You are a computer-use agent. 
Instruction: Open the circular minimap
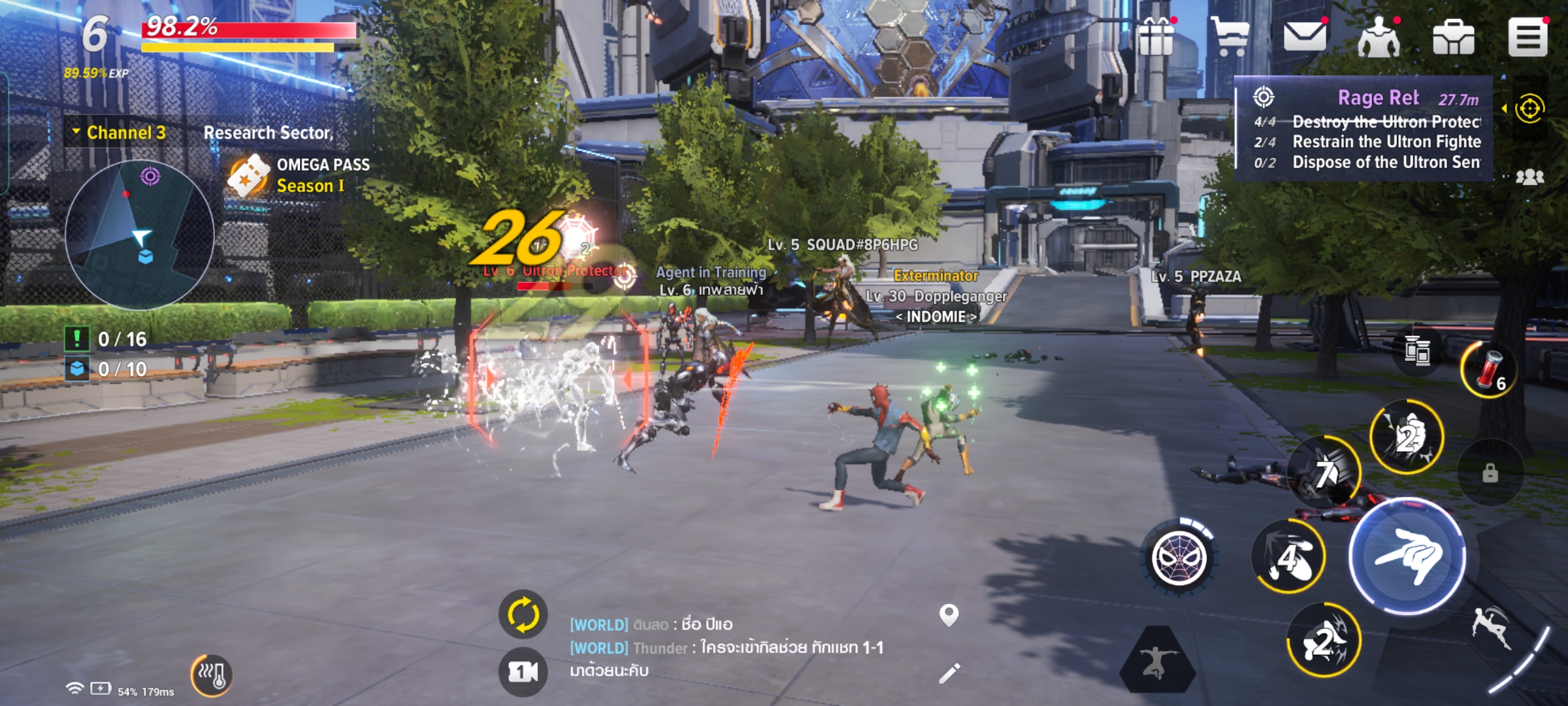pyautogui.click(x=140, y=234)
